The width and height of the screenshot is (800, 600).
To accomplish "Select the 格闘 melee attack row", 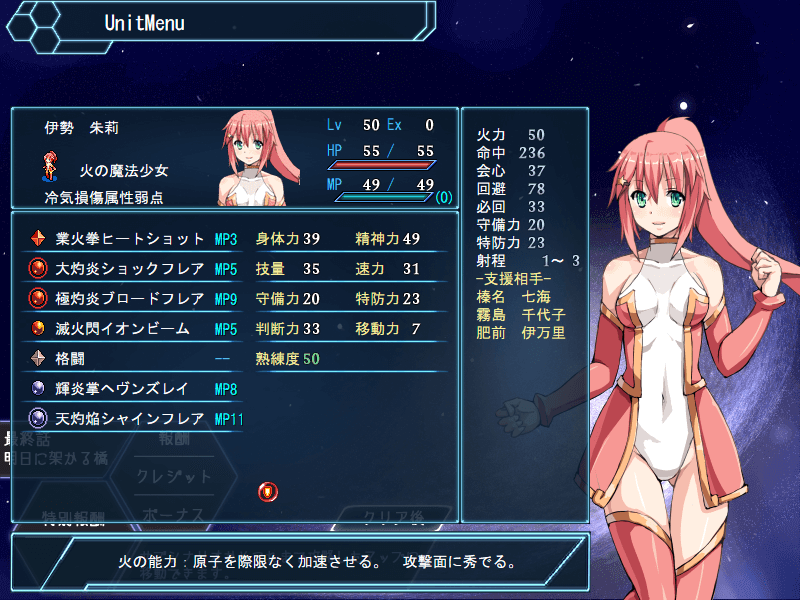I will (x=130, y=359).
